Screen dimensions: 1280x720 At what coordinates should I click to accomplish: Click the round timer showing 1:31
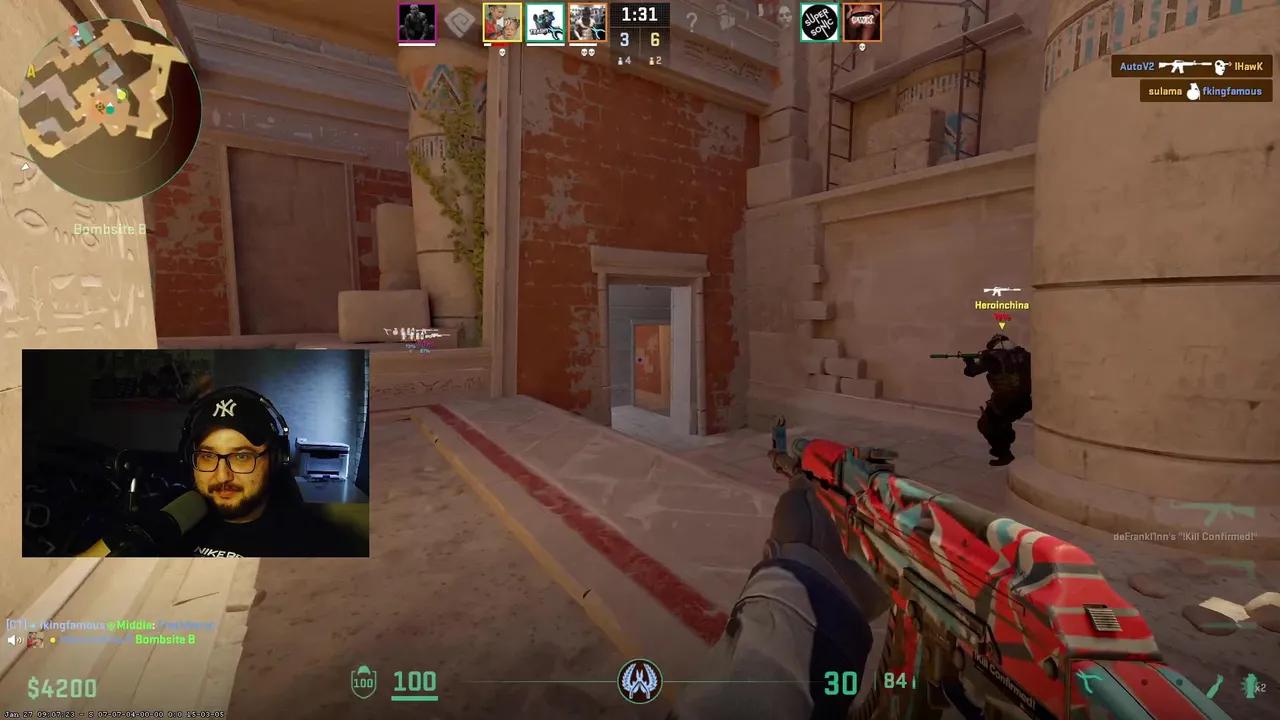tap(639, 15)
